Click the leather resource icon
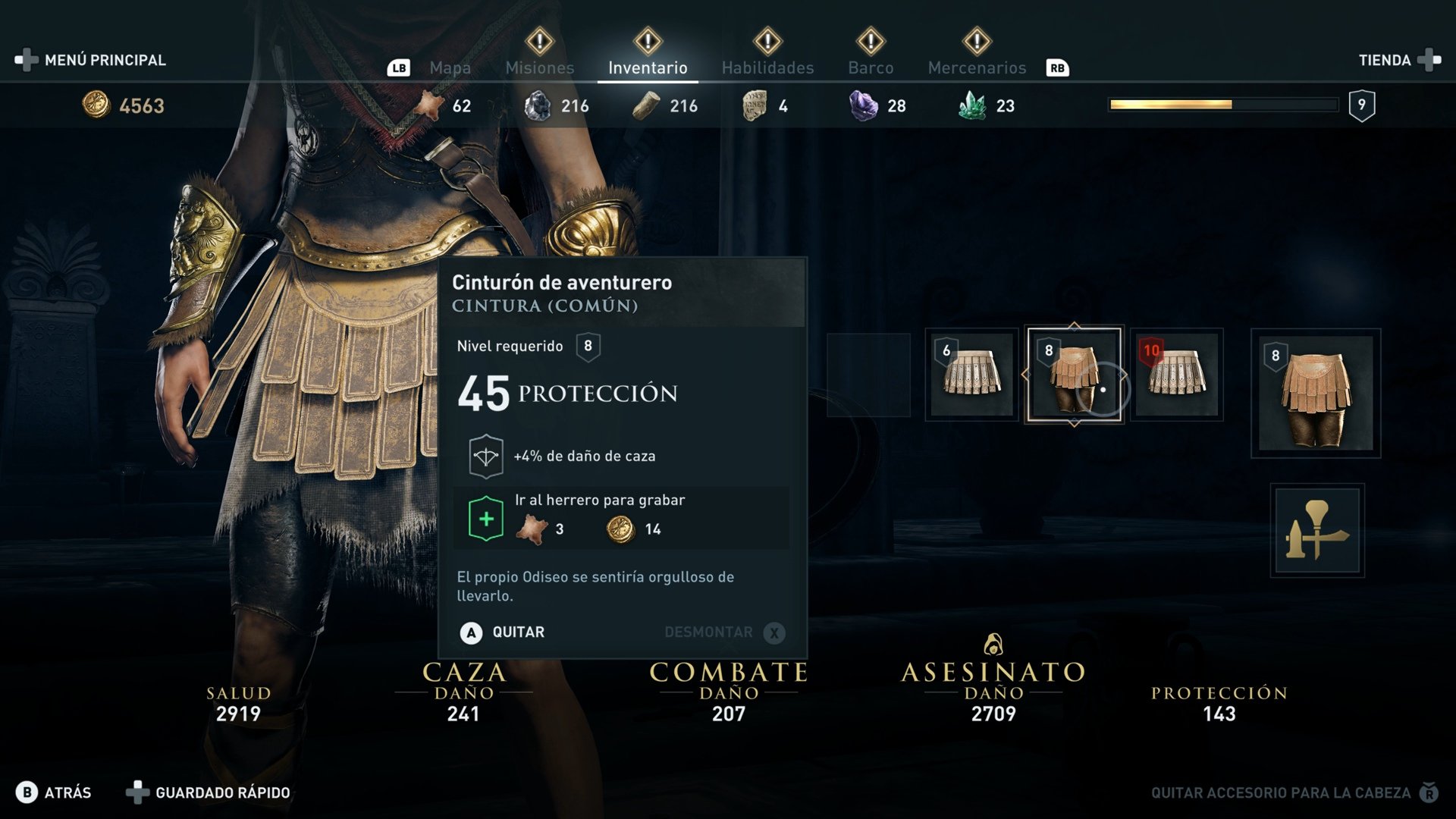This screenshot has width=1456, height=819. tap(430, 105)
